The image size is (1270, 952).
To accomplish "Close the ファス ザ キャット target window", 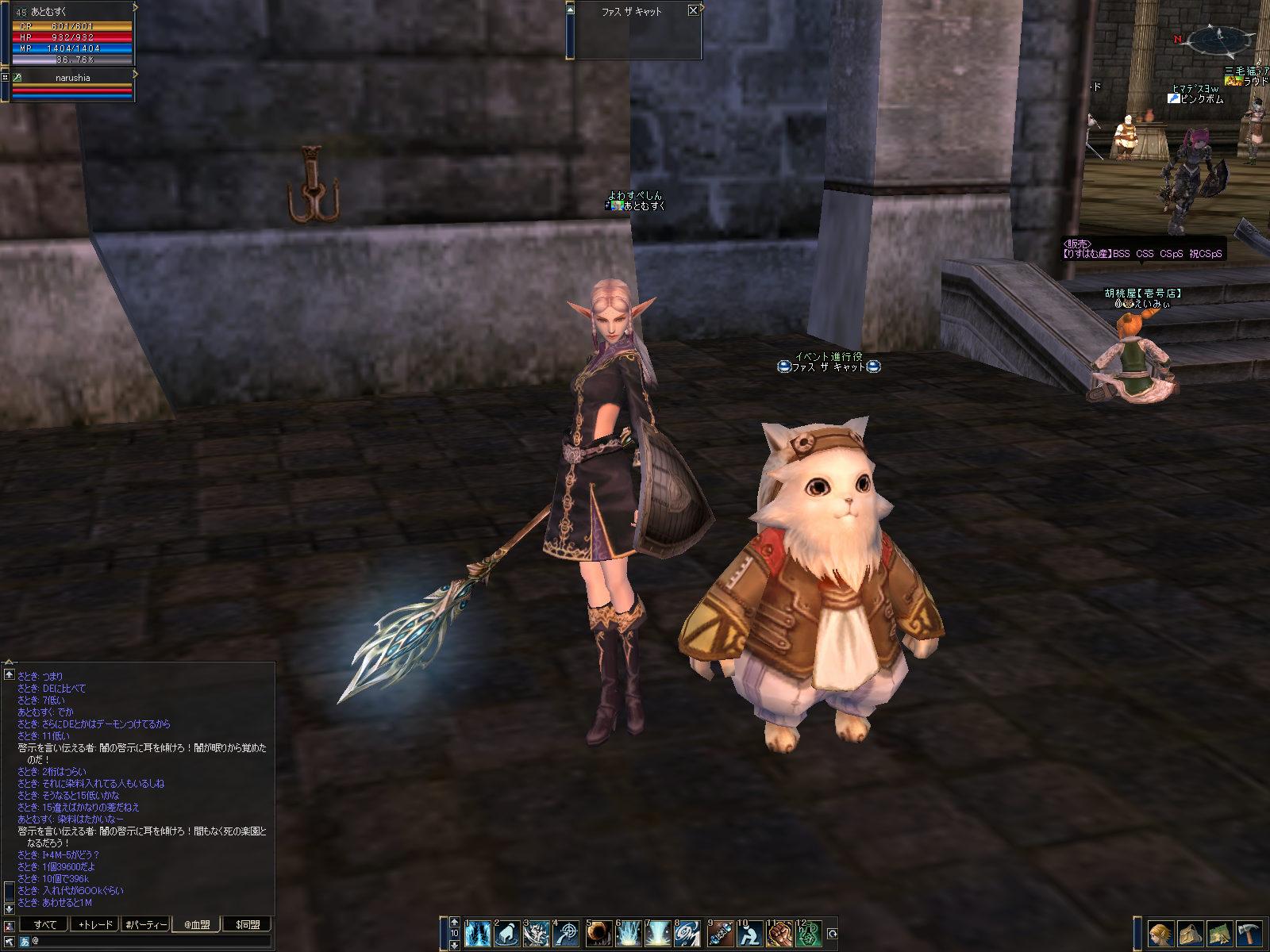I will [693, 10].
